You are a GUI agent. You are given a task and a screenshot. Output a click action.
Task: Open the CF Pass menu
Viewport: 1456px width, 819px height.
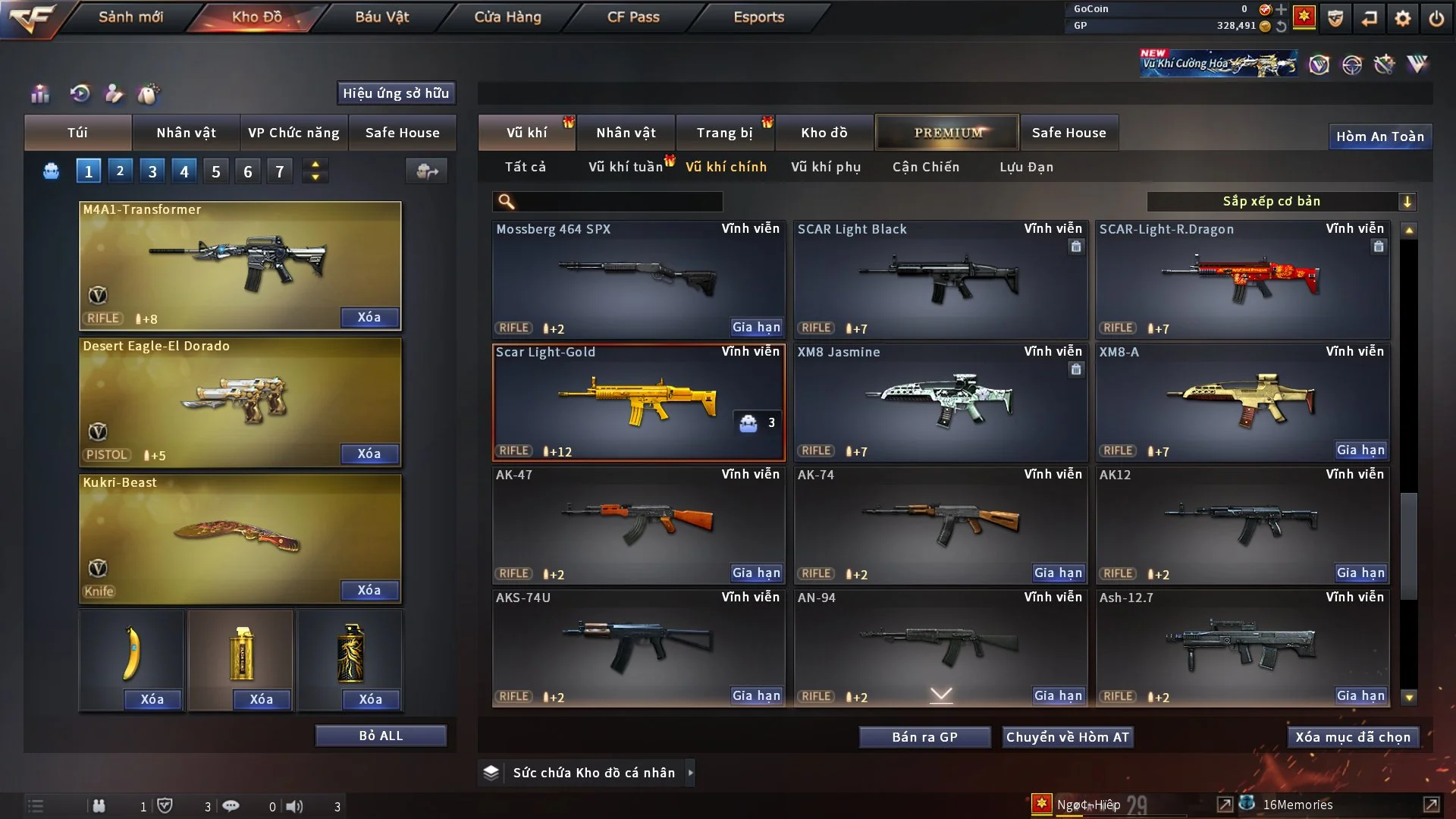633,17
